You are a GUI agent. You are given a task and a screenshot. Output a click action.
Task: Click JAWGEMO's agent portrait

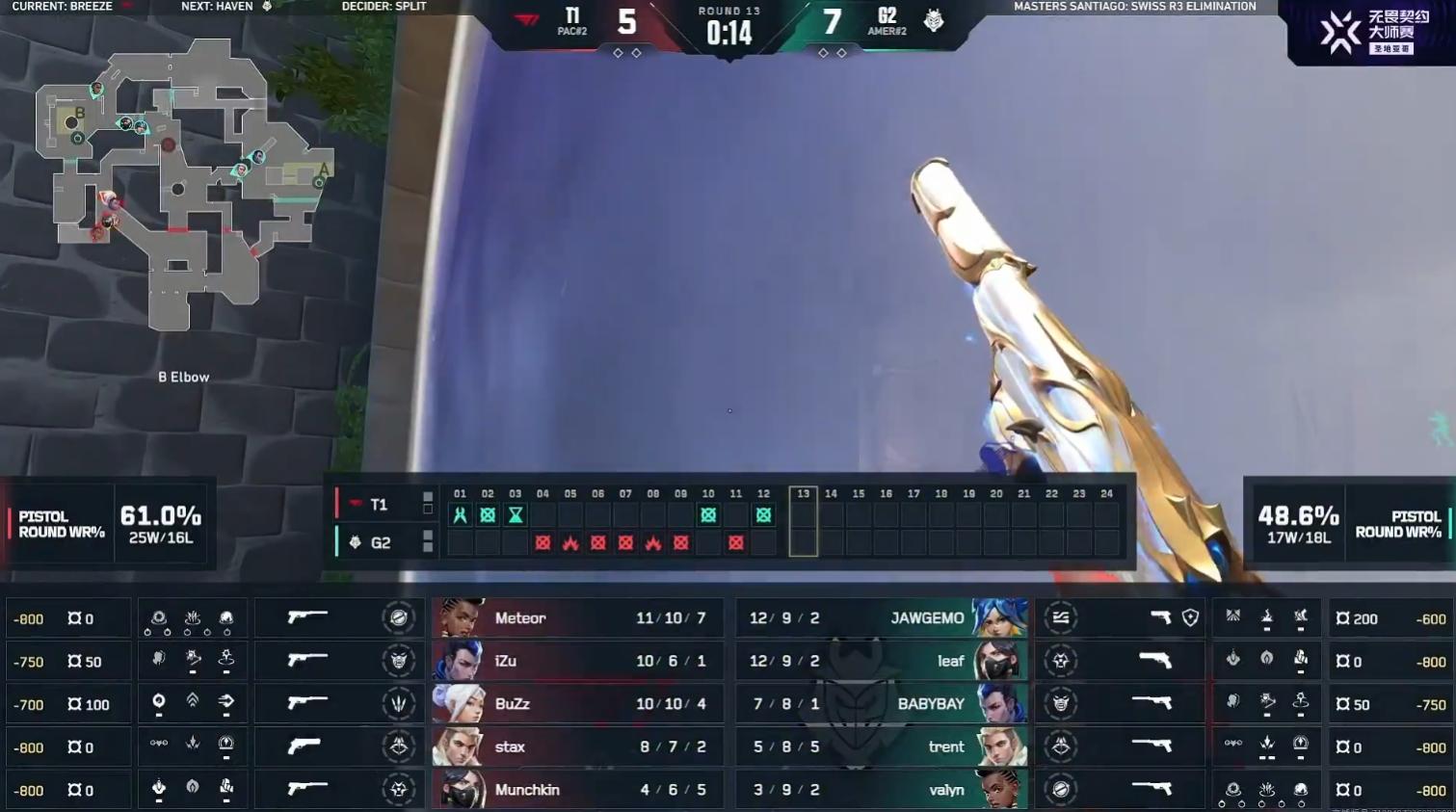tap(997, 618)
